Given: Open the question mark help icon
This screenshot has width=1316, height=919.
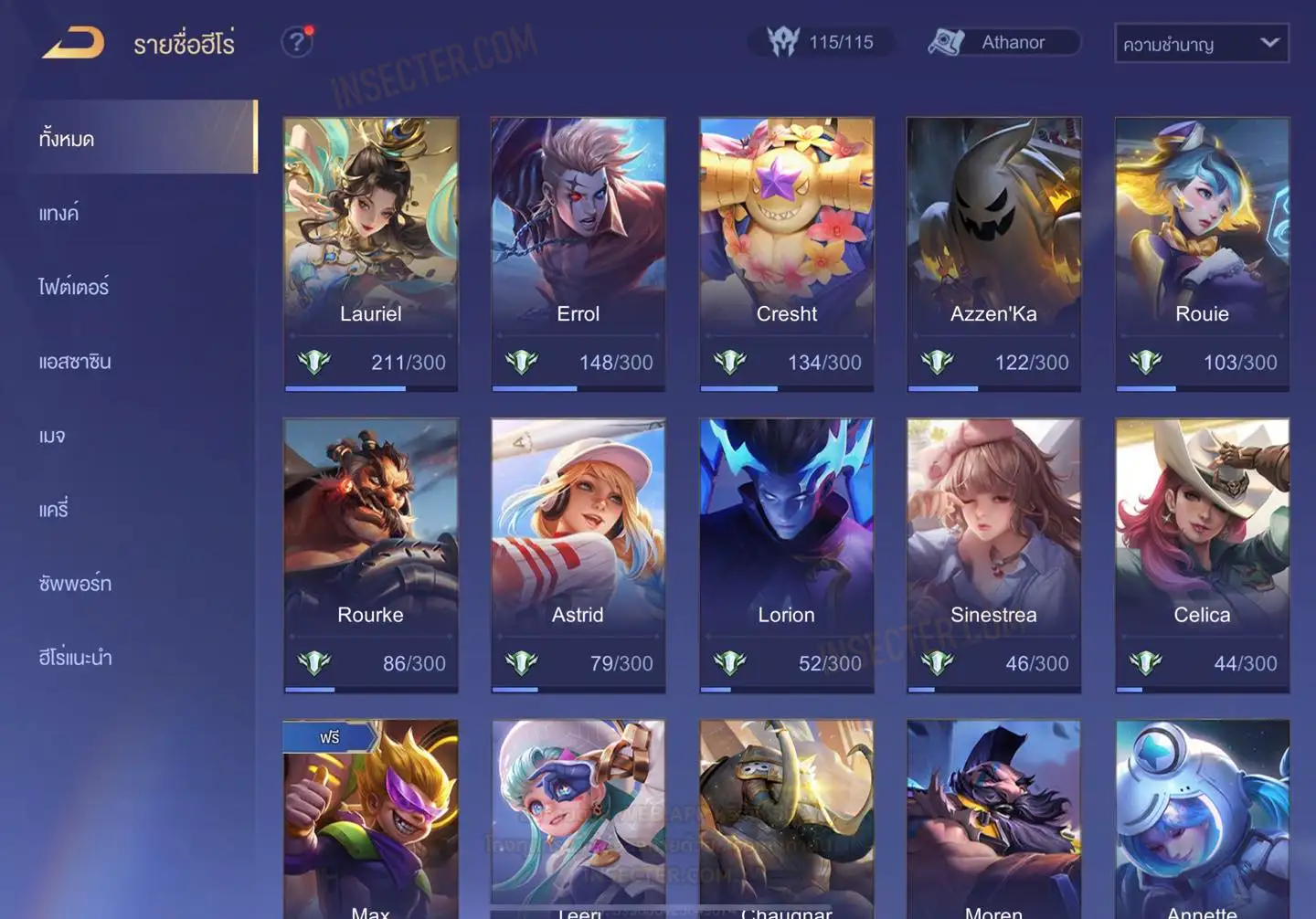Looking at the screenshot, I should click(296, 42).
